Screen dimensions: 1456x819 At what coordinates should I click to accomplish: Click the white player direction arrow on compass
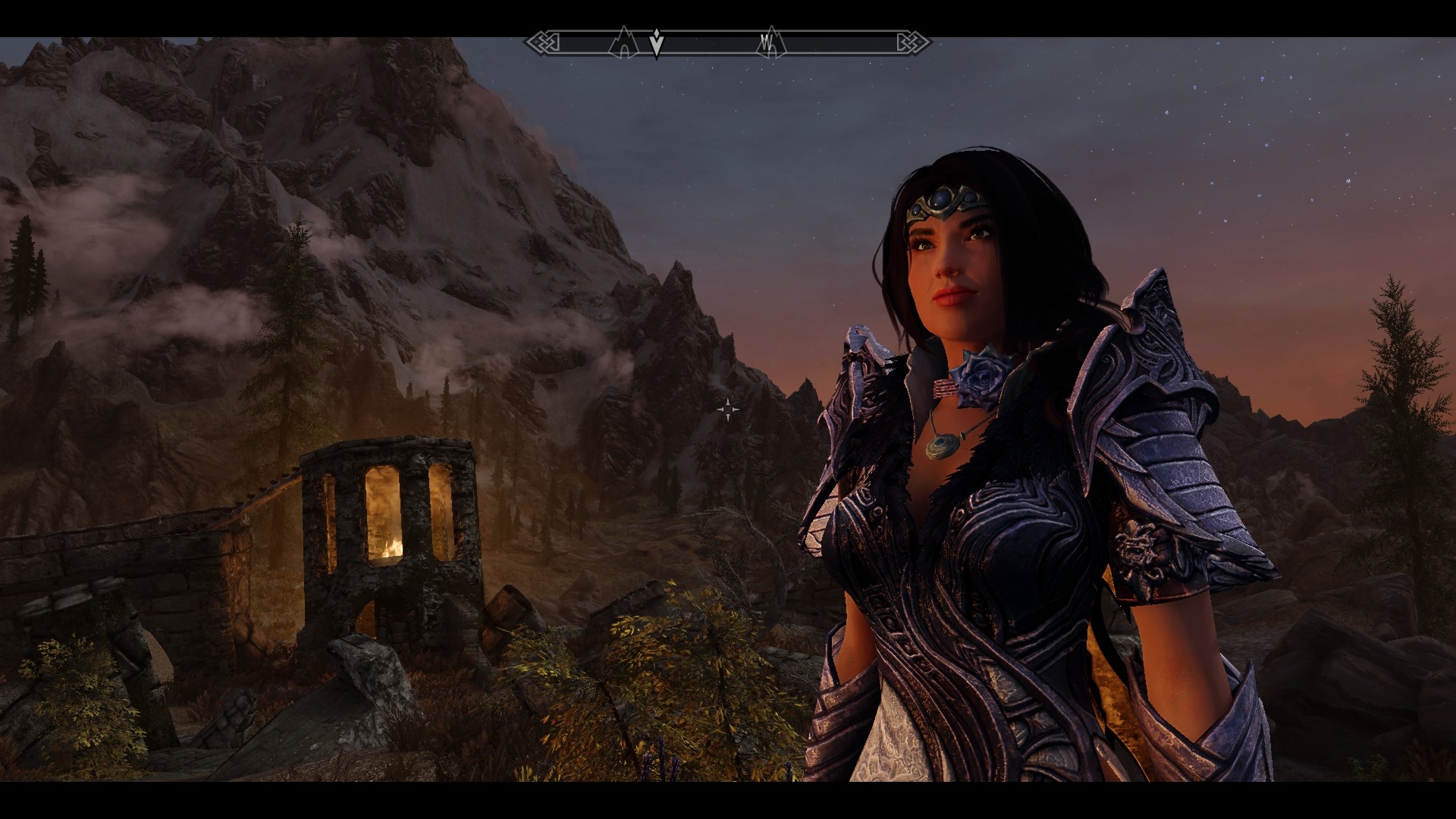[x=657, y=44]
